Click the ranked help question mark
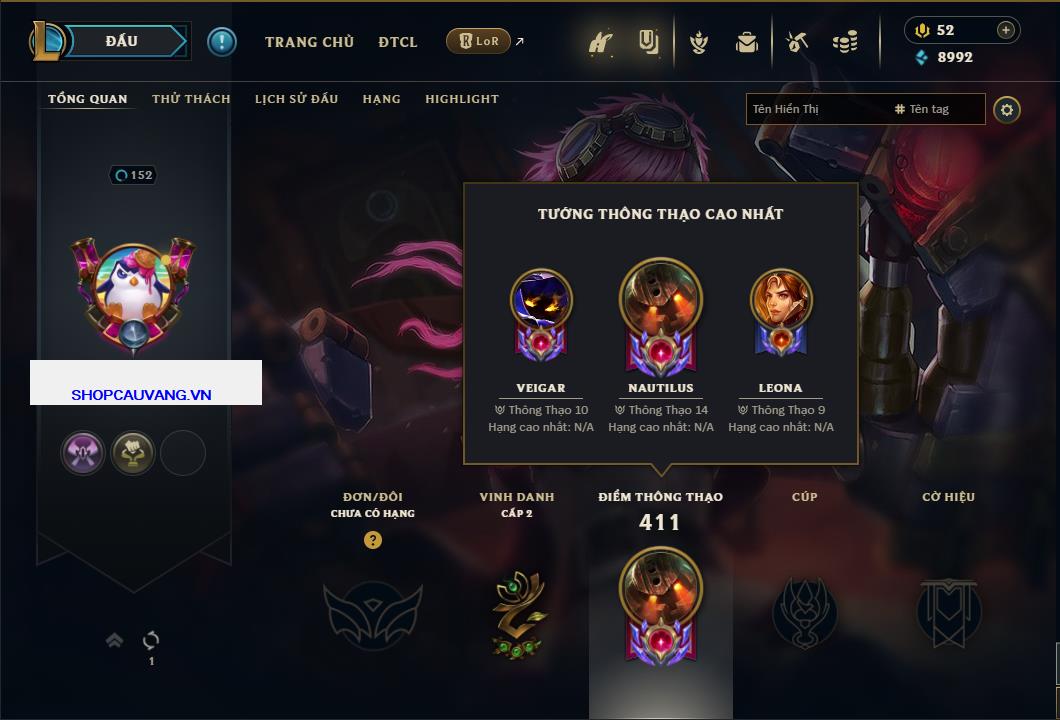 (373, 540)
